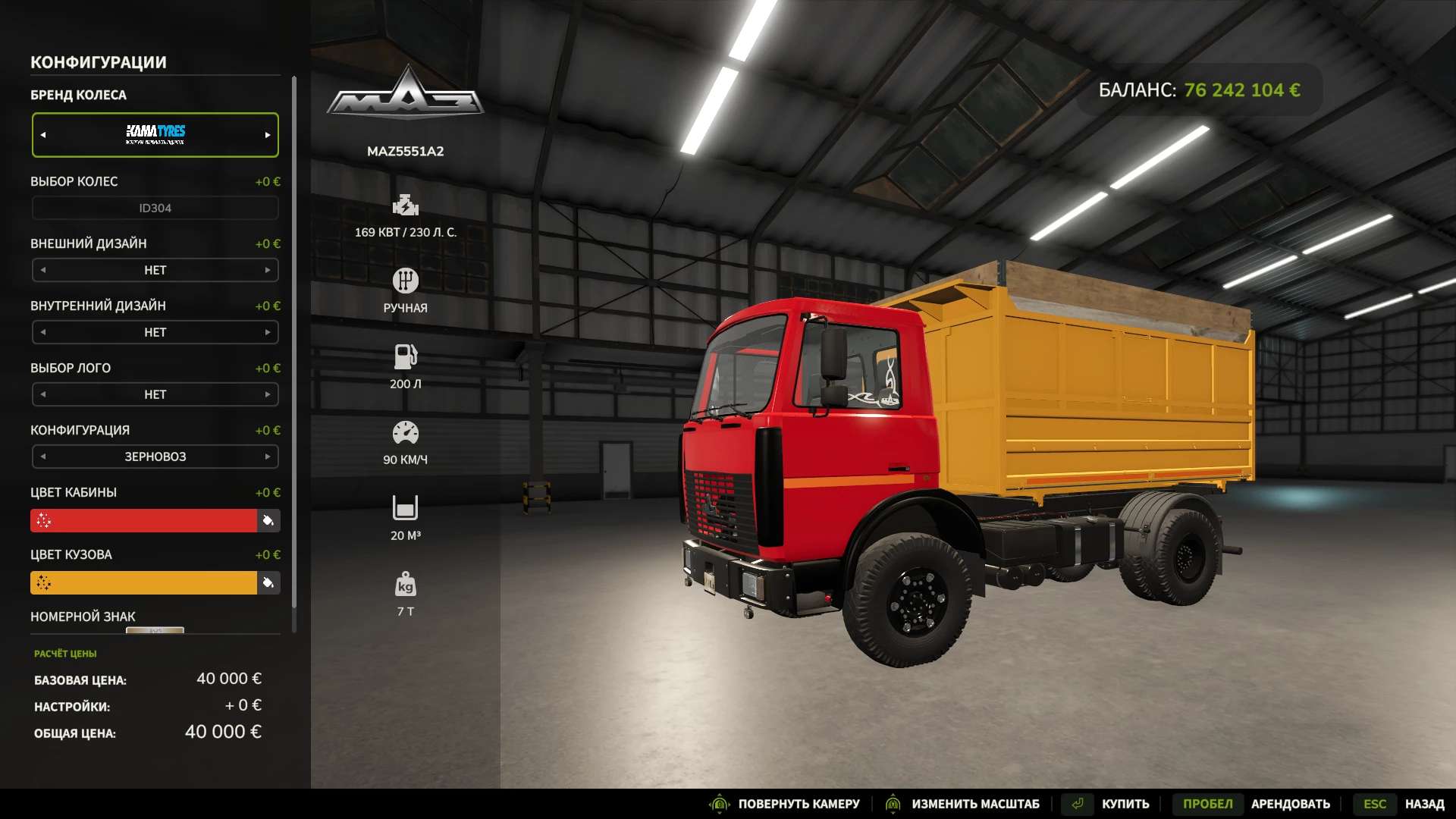The height and width of the screenshot is (819, 1456).
Task: Select previous logo option
Action: (43, 394)
